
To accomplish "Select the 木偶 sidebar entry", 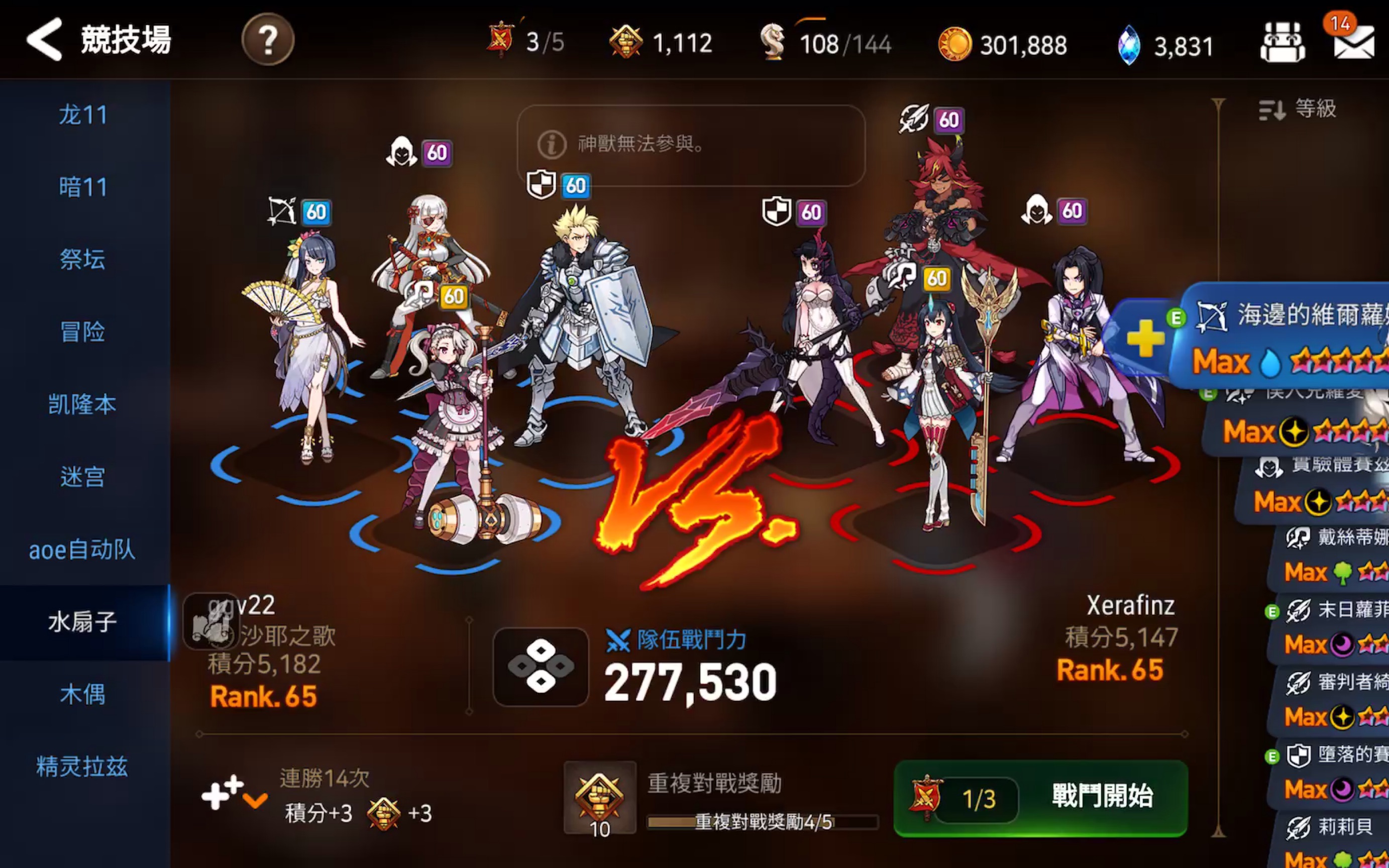I will pos(84,695).
